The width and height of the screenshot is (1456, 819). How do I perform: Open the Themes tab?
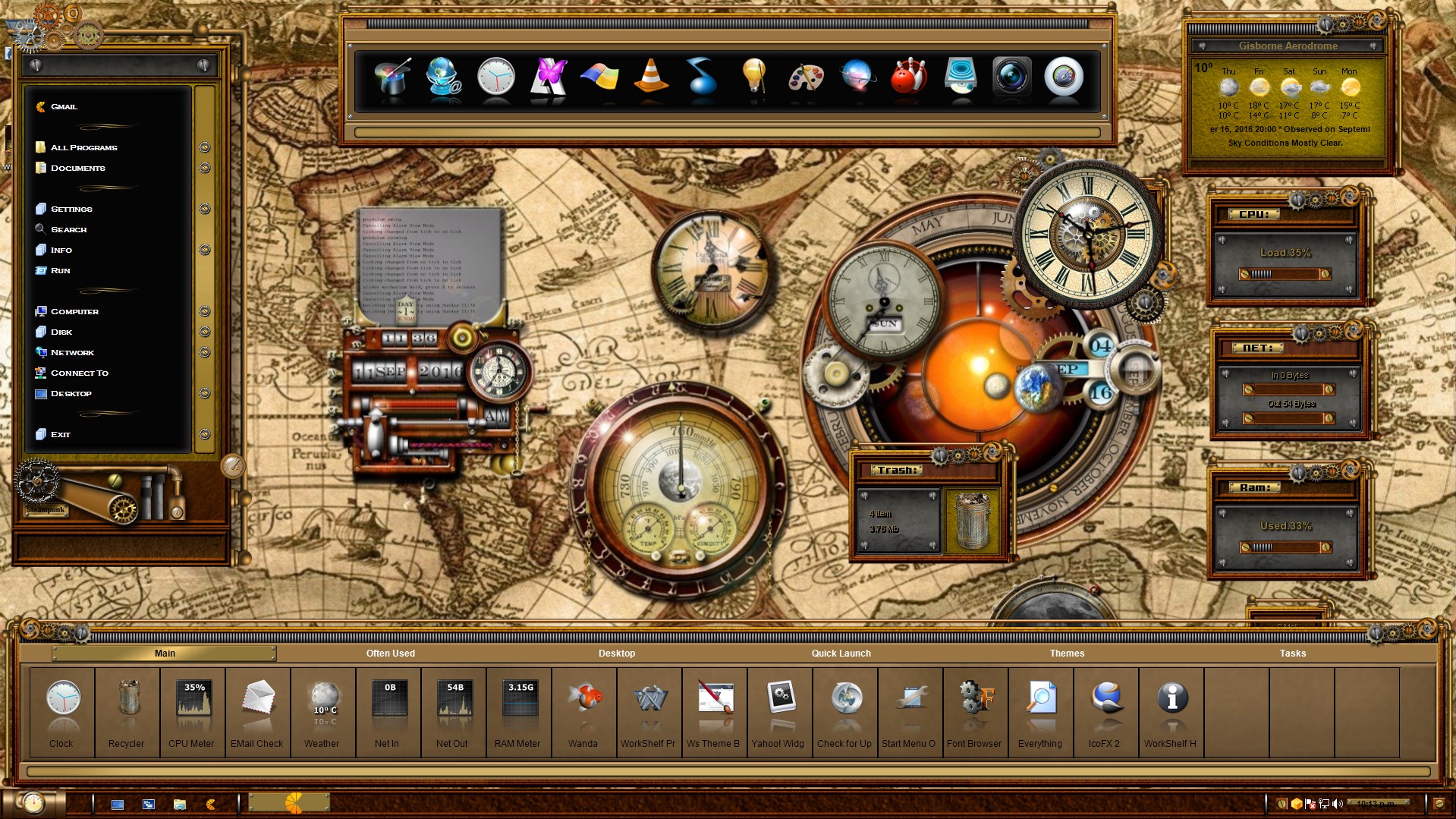click(x=1067, y=654)
